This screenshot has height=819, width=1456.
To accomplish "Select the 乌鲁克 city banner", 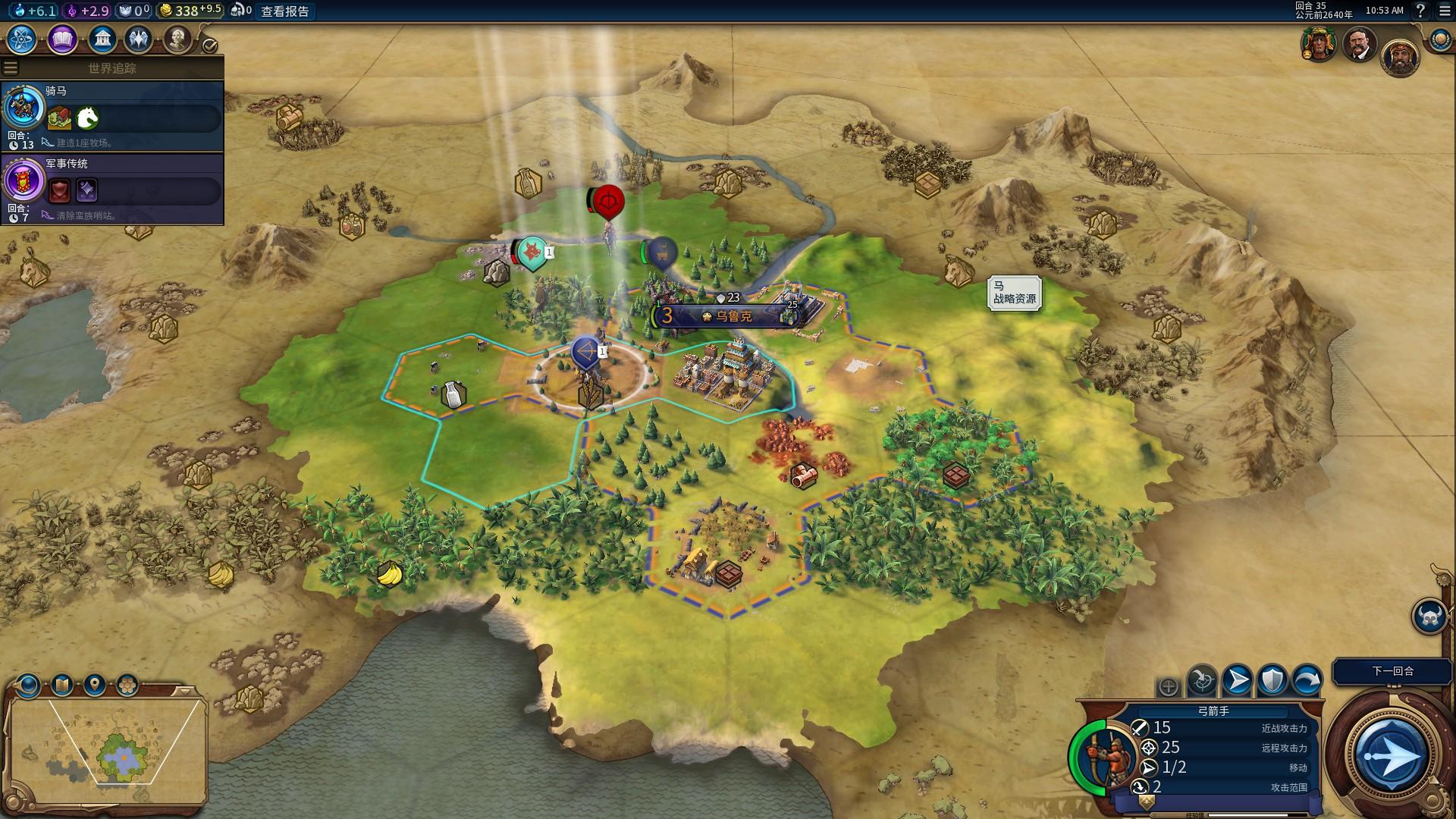I will [x=726, y=316].
